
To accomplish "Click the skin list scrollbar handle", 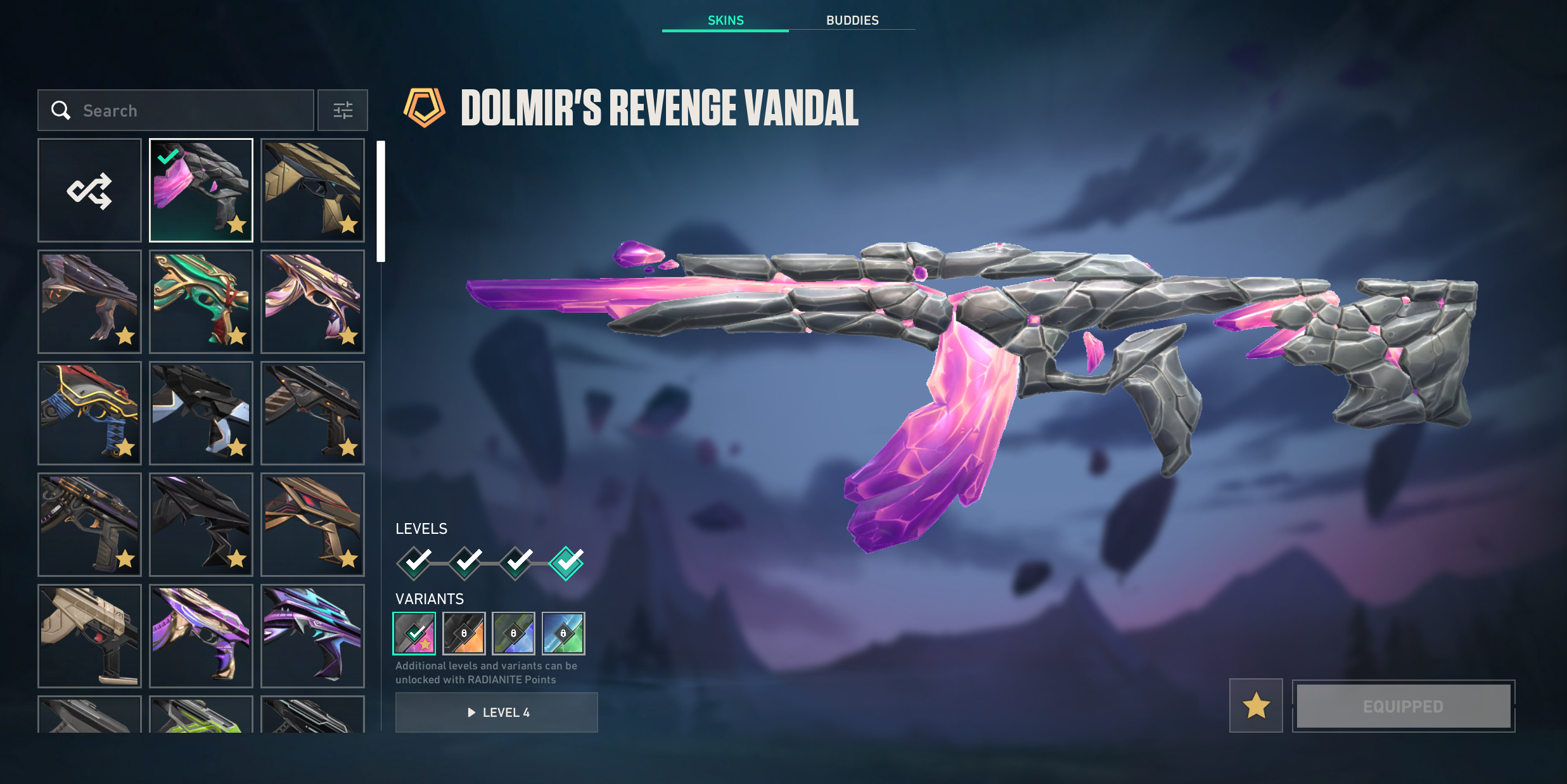I will coord(381,201).
